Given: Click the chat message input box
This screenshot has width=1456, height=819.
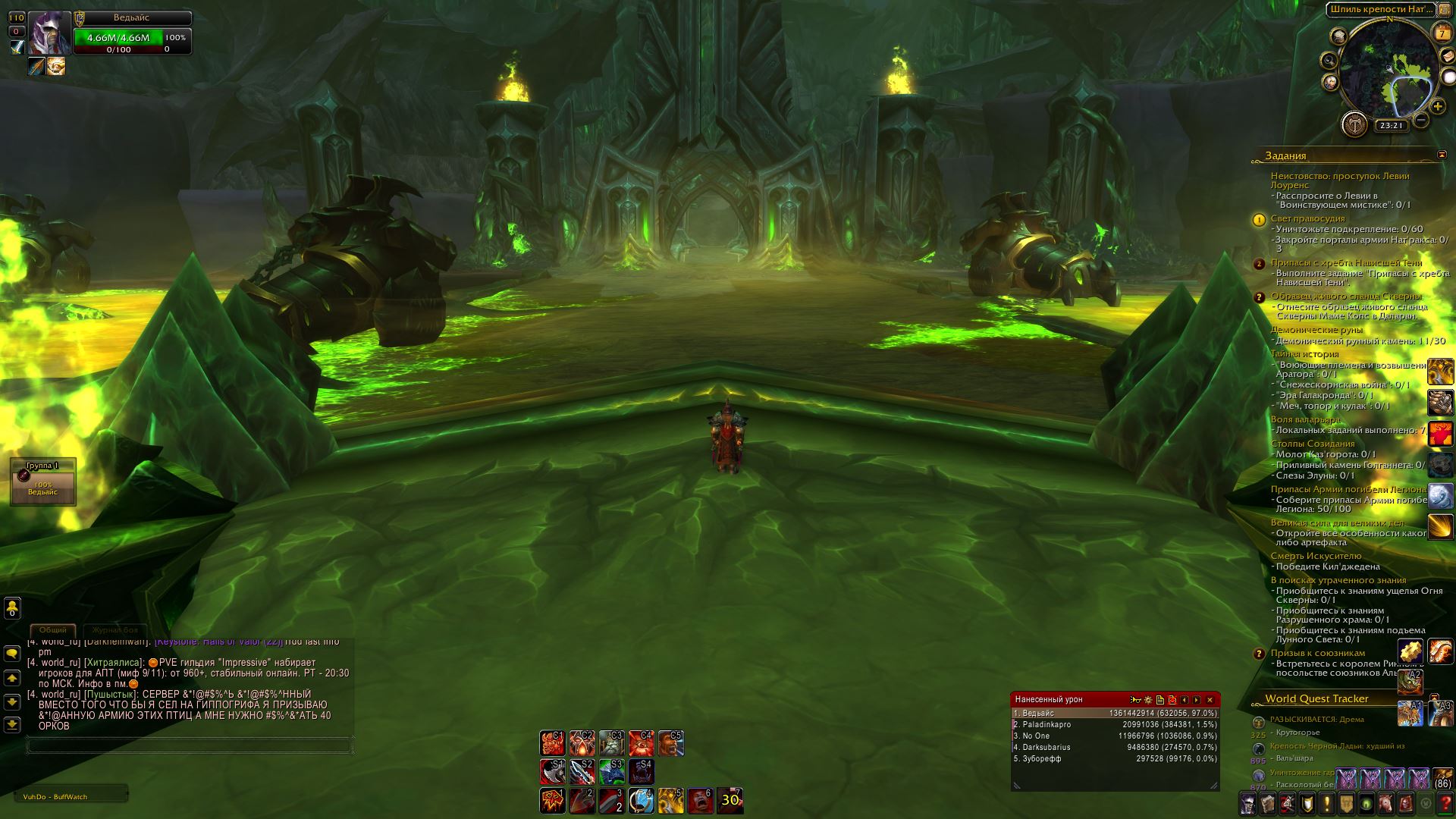Looking at the screenshot, I should point(190,746).
